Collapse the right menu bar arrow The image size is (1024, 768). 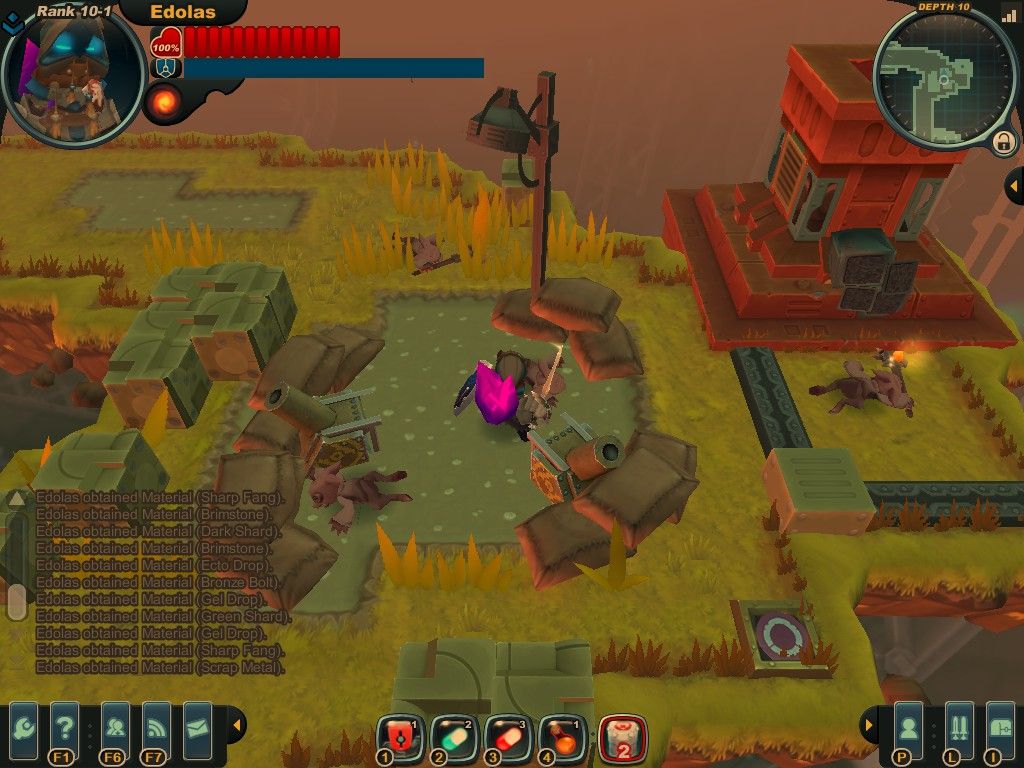(x=869, y=724)
